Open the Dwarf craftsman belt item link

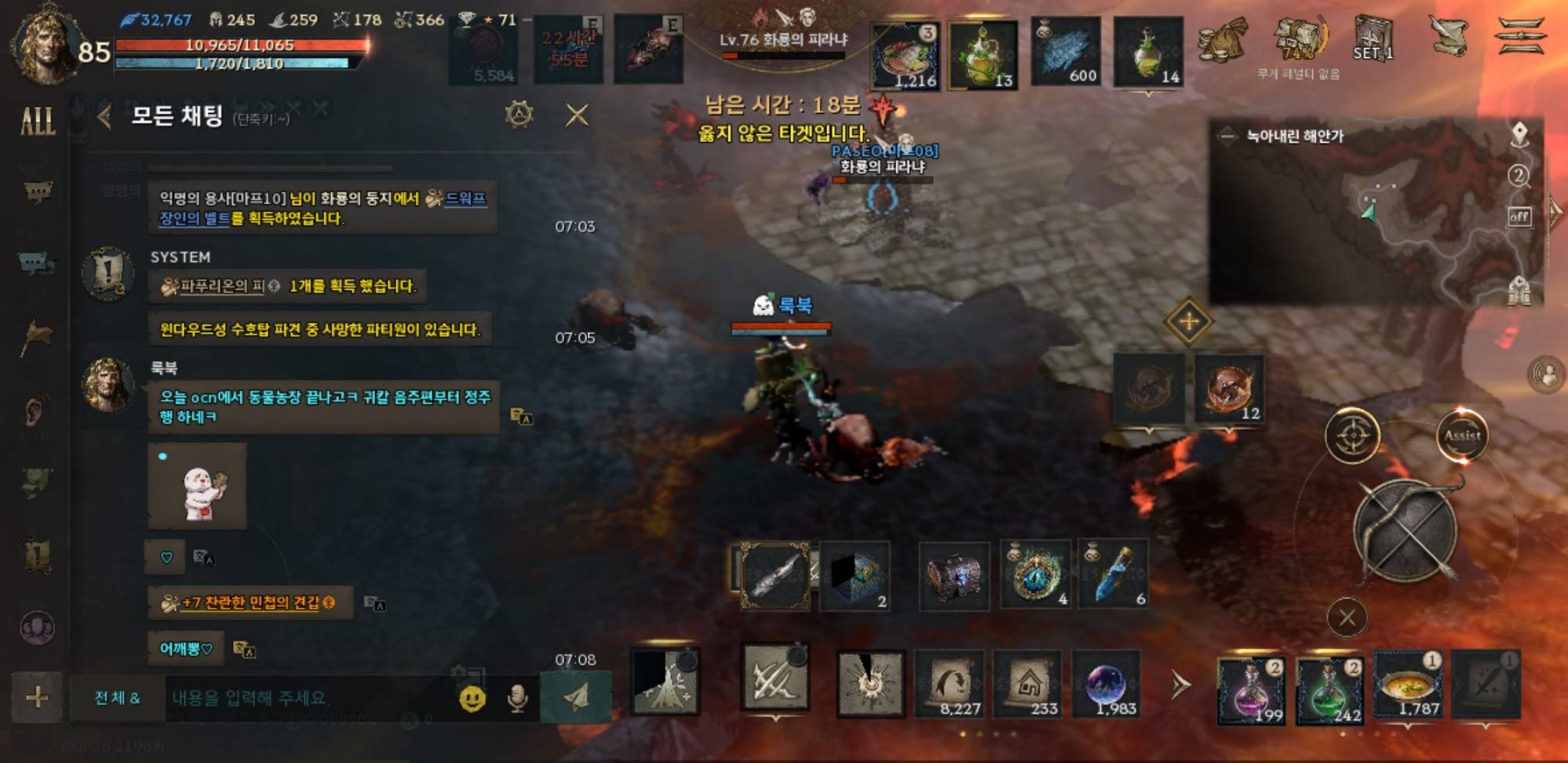[x=465, y=199]
